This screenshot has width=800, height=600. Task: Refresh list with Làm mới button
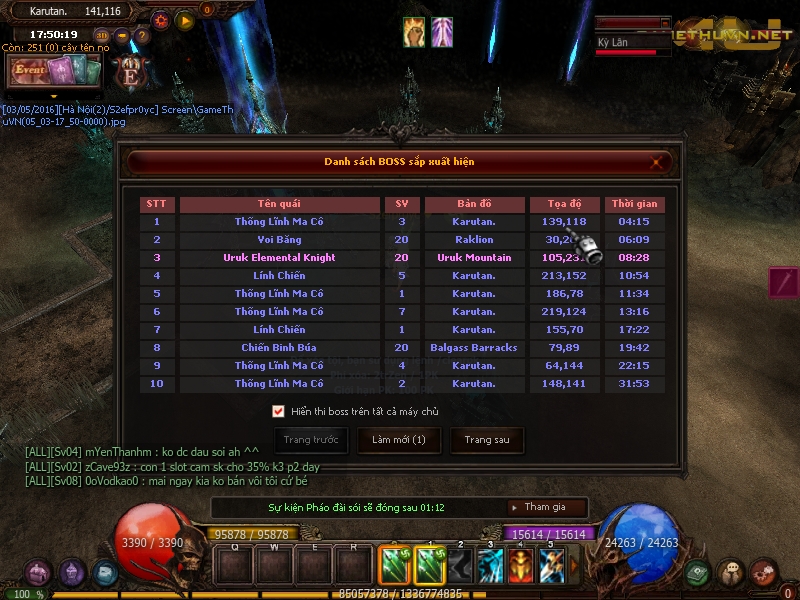pos(399,440)
